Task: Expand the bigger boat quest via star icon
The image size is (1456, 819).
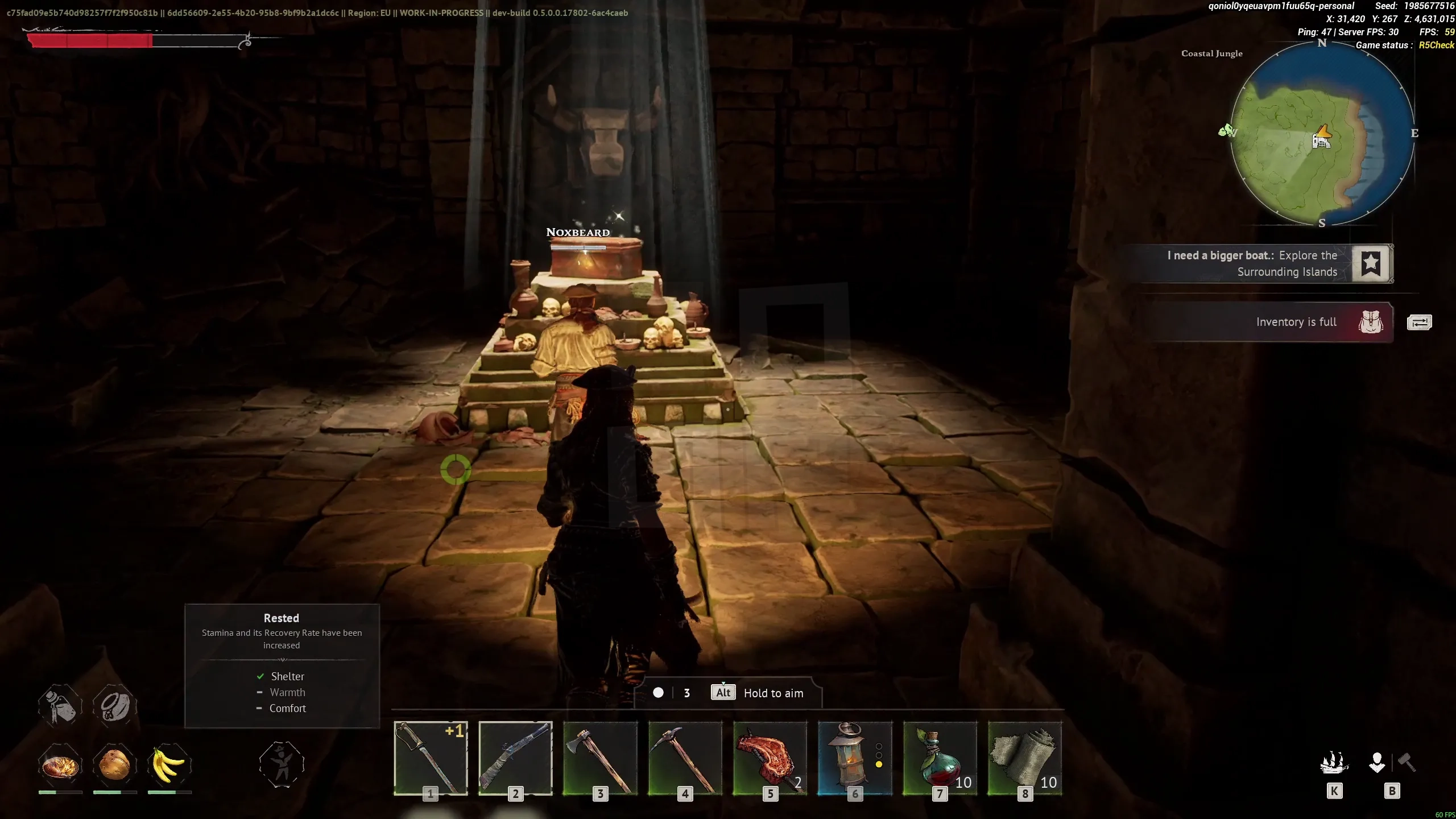Action: click(x=1371, y=263)
